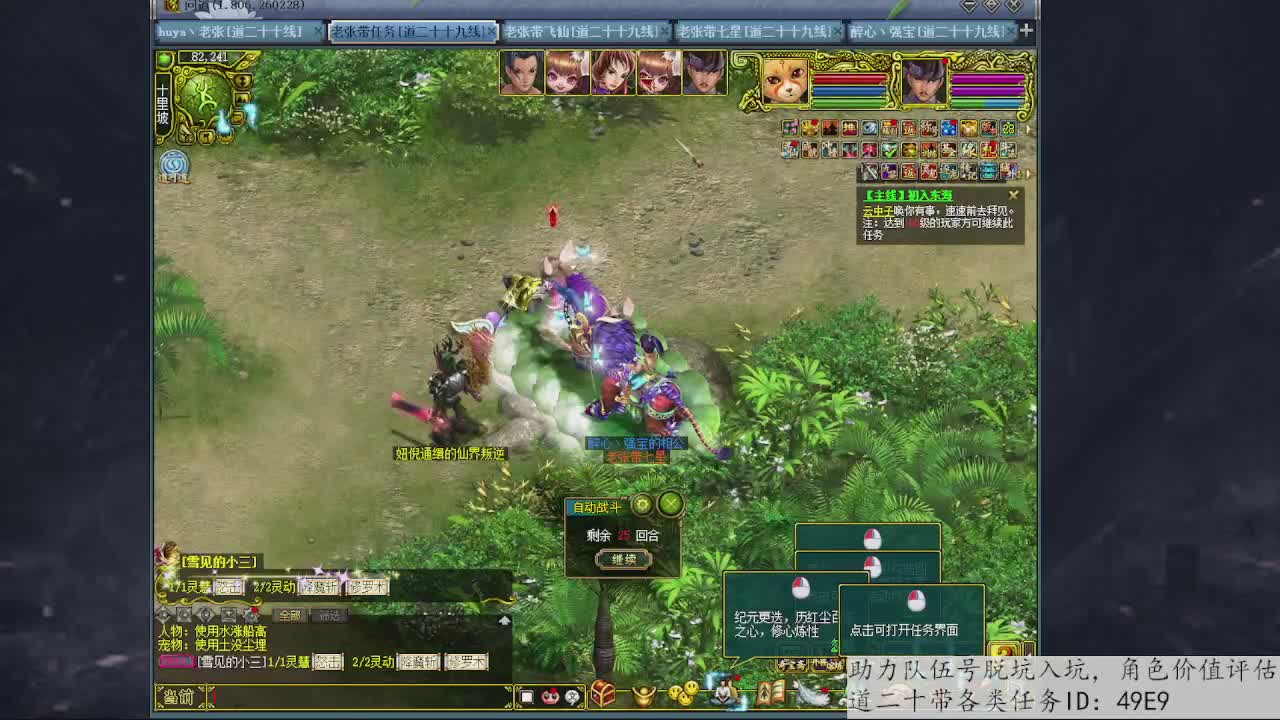Click into the chat input field
The height and width of the screenshot is (720, 1280).
coord(360,696)
